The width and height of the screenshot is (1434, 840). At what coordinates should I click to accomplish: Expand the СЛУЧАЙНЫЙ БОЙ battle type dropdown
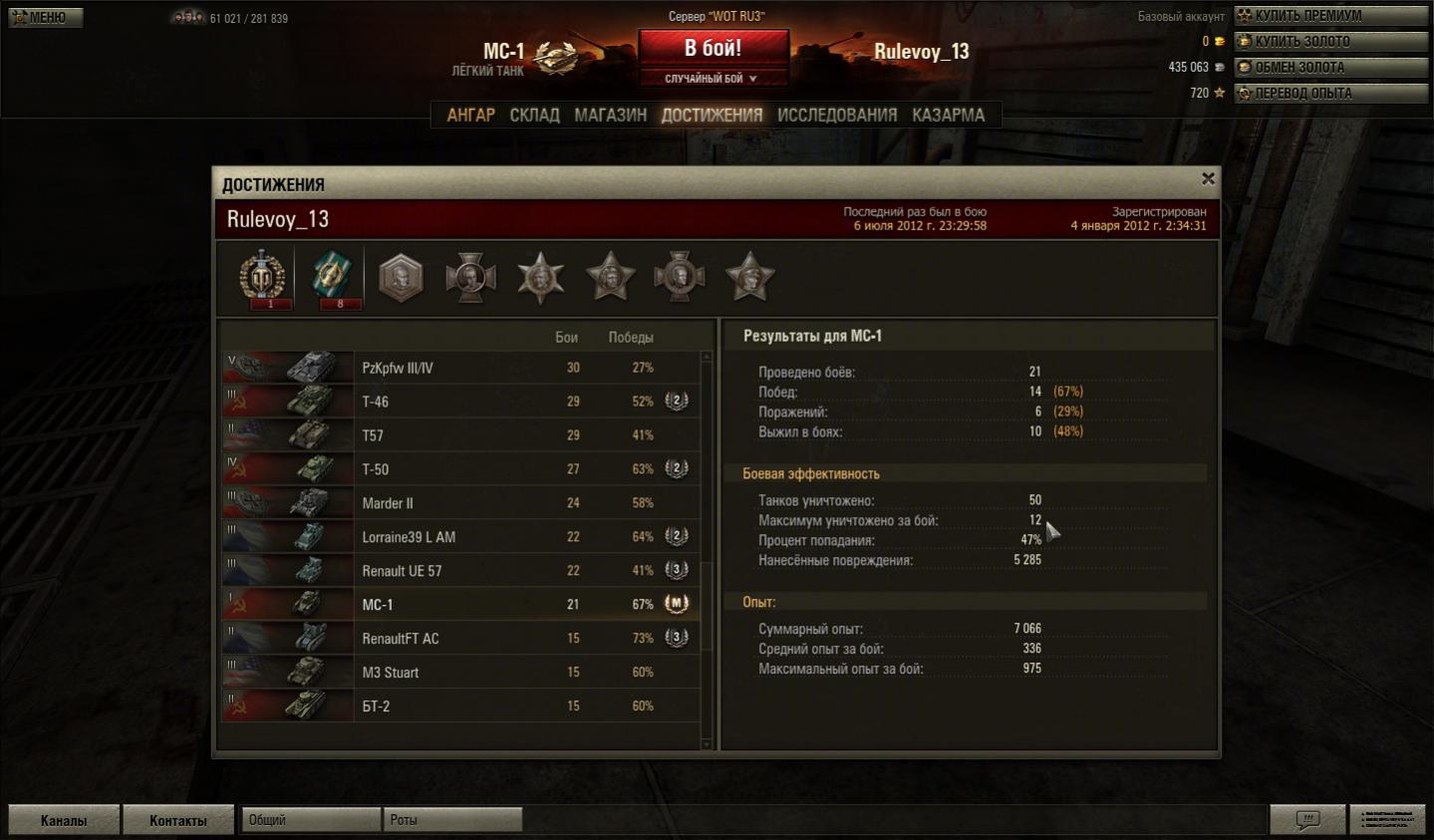click(712, 79)
